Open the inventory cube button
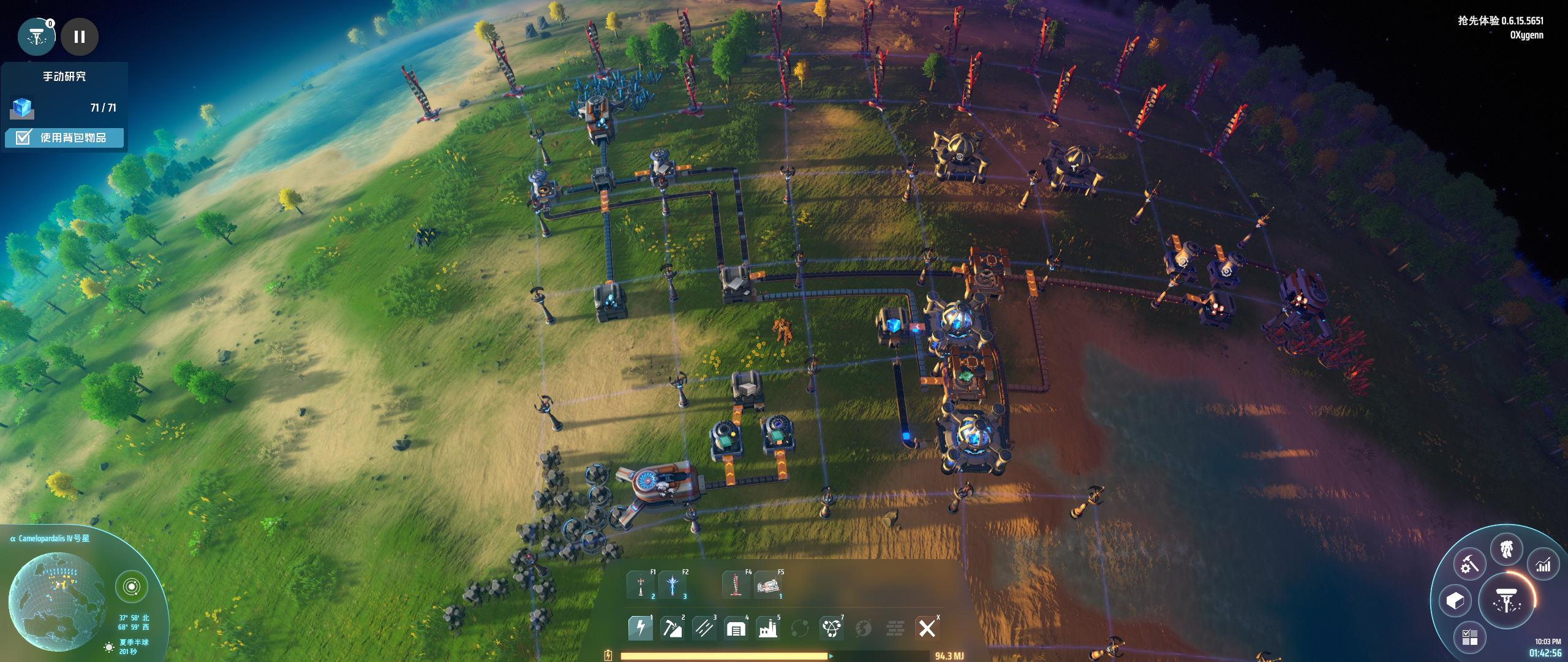Screen dimensions: 1568x662 pyautogui.click(x=1455, y=601)
